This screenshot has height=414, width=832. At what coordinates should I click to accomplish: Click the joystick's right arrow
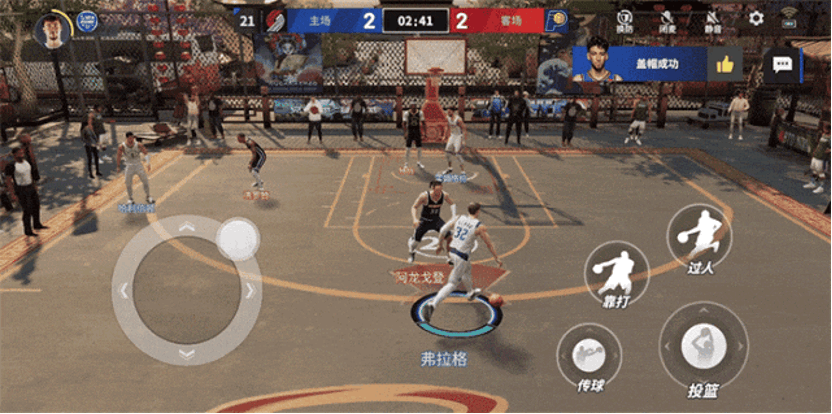click(x=250, y=291)
